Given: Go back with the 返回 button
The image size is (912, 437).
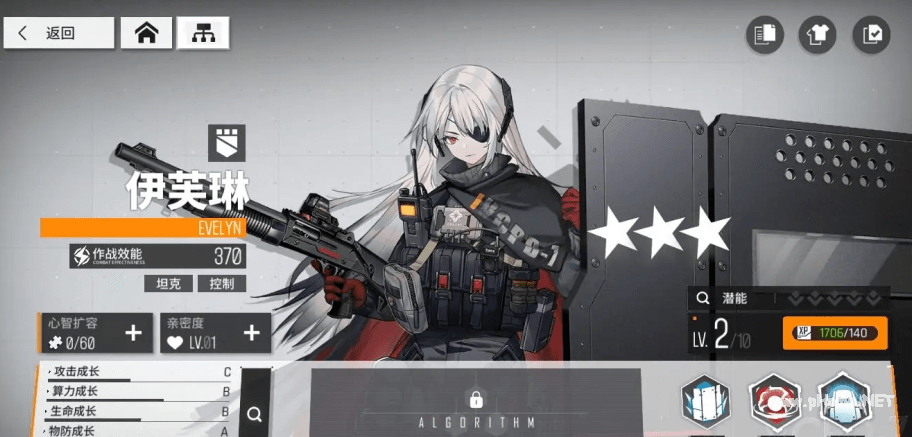Looking at the screenshot, I should point(58,33).
